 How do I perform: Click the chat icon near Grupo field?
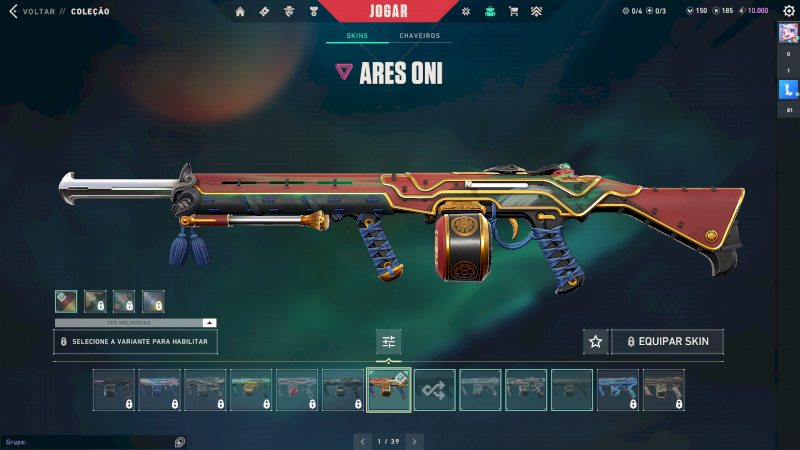pos(179,441)
